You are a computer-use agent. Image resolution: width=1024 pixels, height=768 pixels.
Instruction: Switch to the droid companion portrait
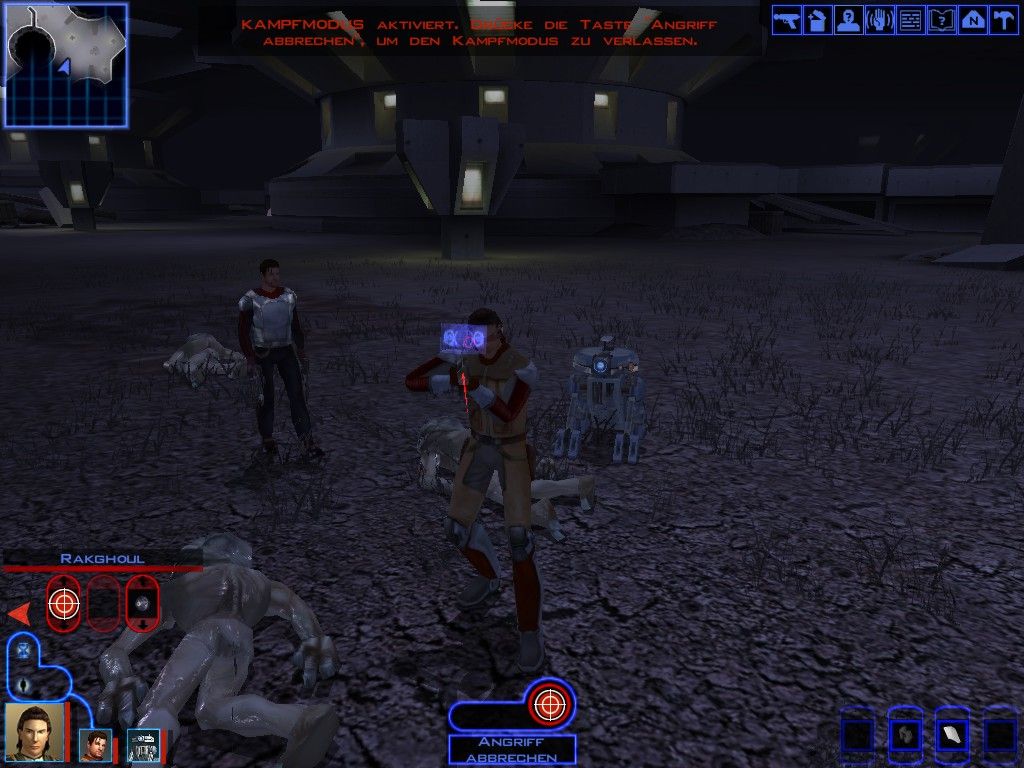pos(143,745)
